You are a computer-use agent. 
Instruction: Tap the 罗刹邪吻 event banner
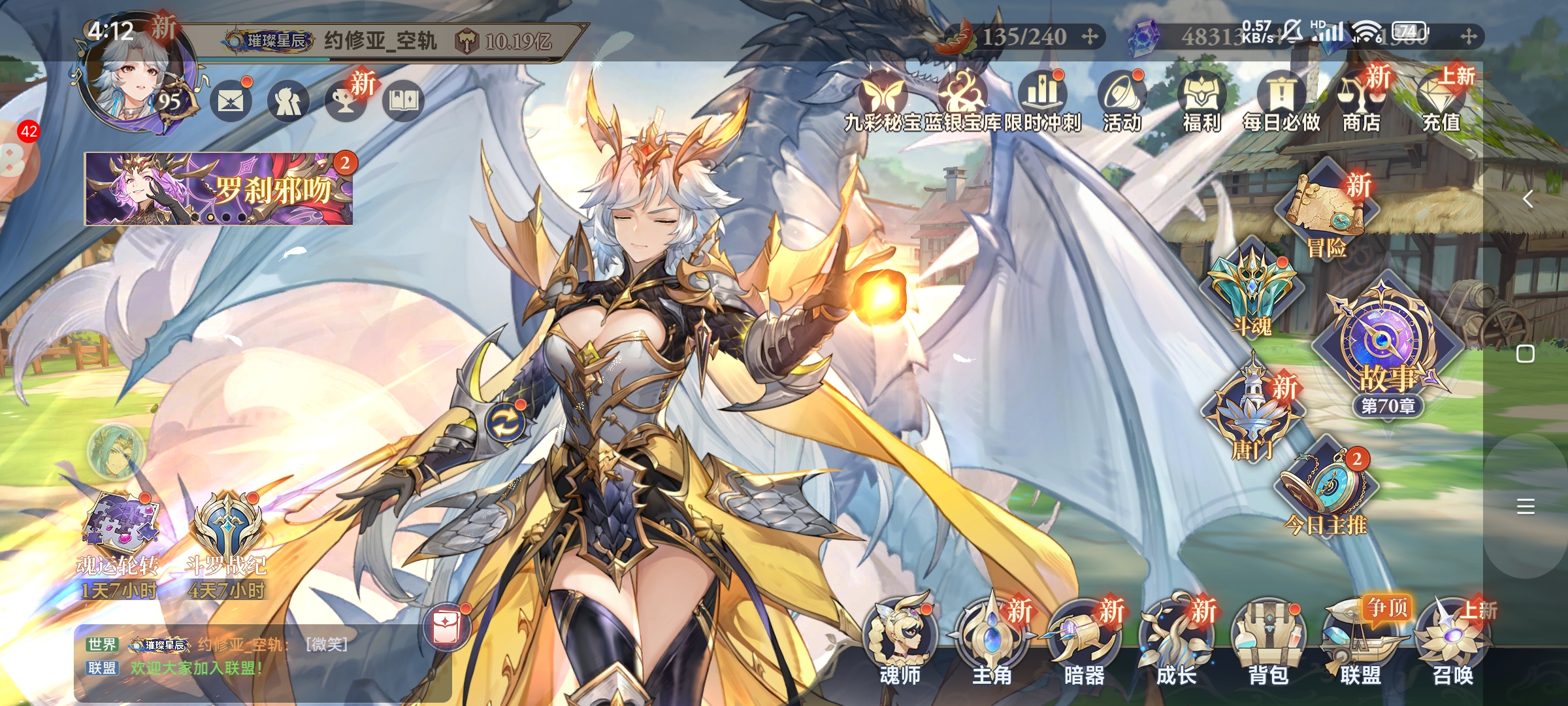tap(218, 189)
